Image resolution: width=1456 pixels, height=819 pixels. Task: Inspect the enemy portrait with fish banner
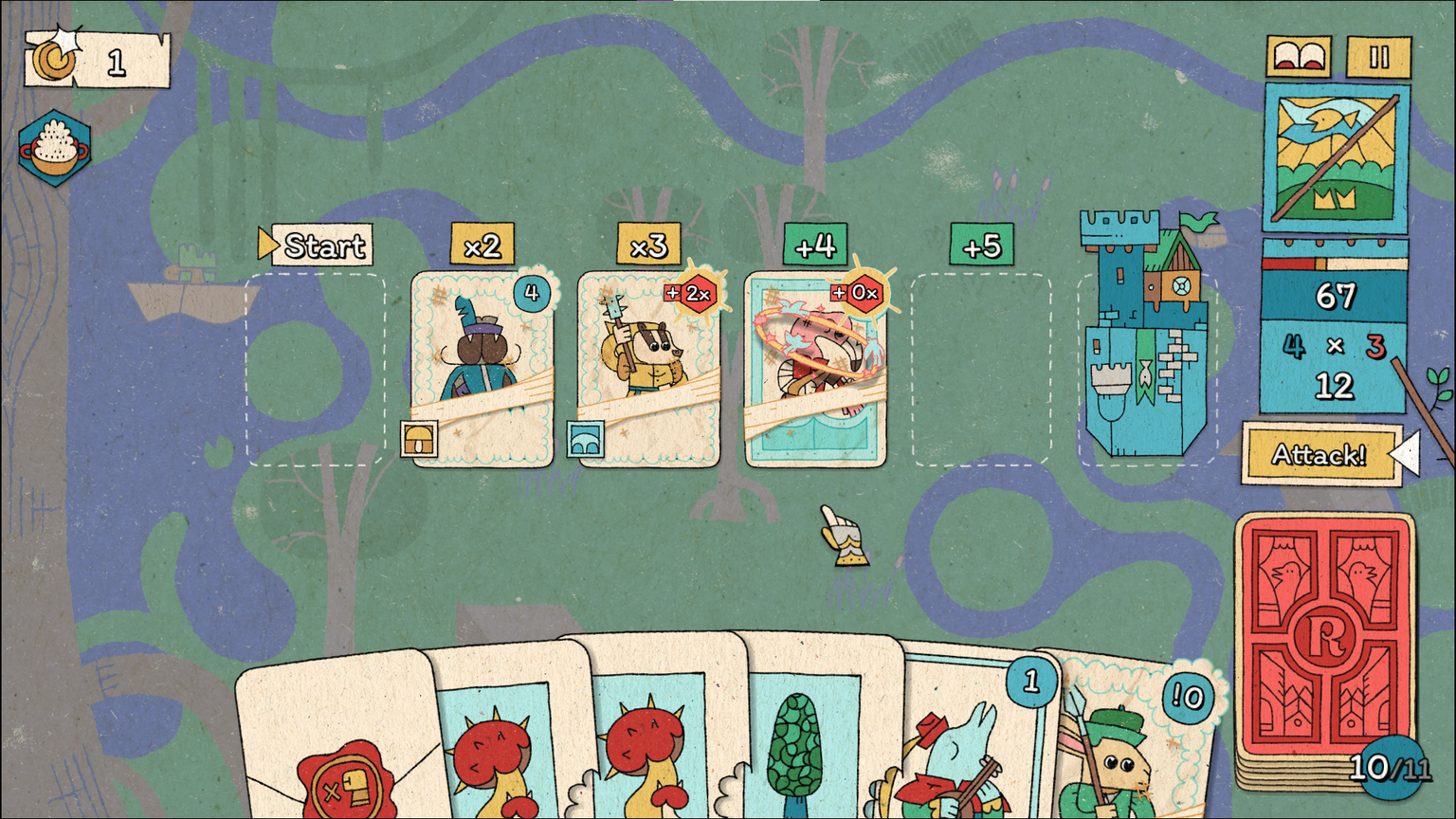(1336, 158)
